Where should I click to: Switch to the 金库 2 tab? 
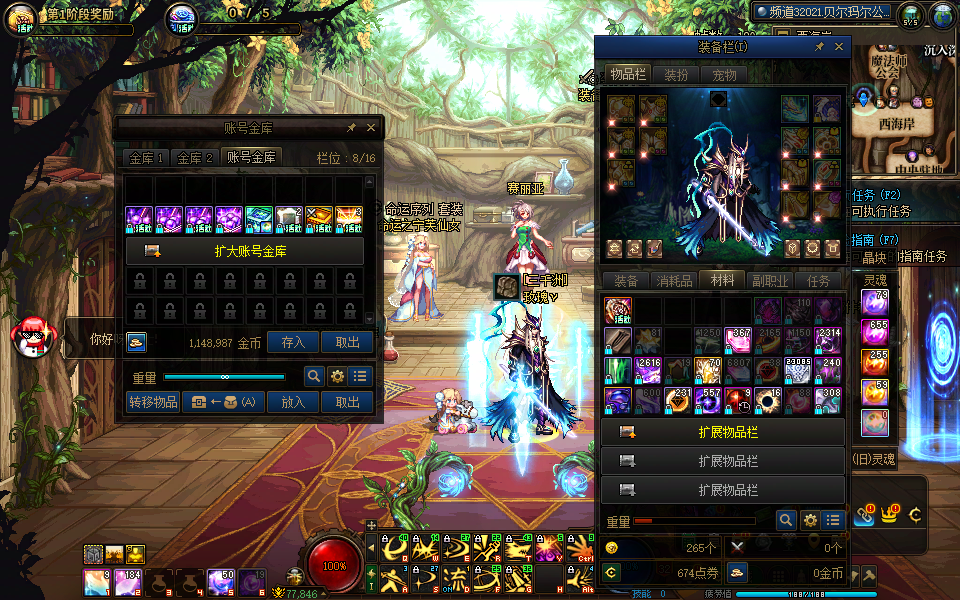click(x=195, y=158)
